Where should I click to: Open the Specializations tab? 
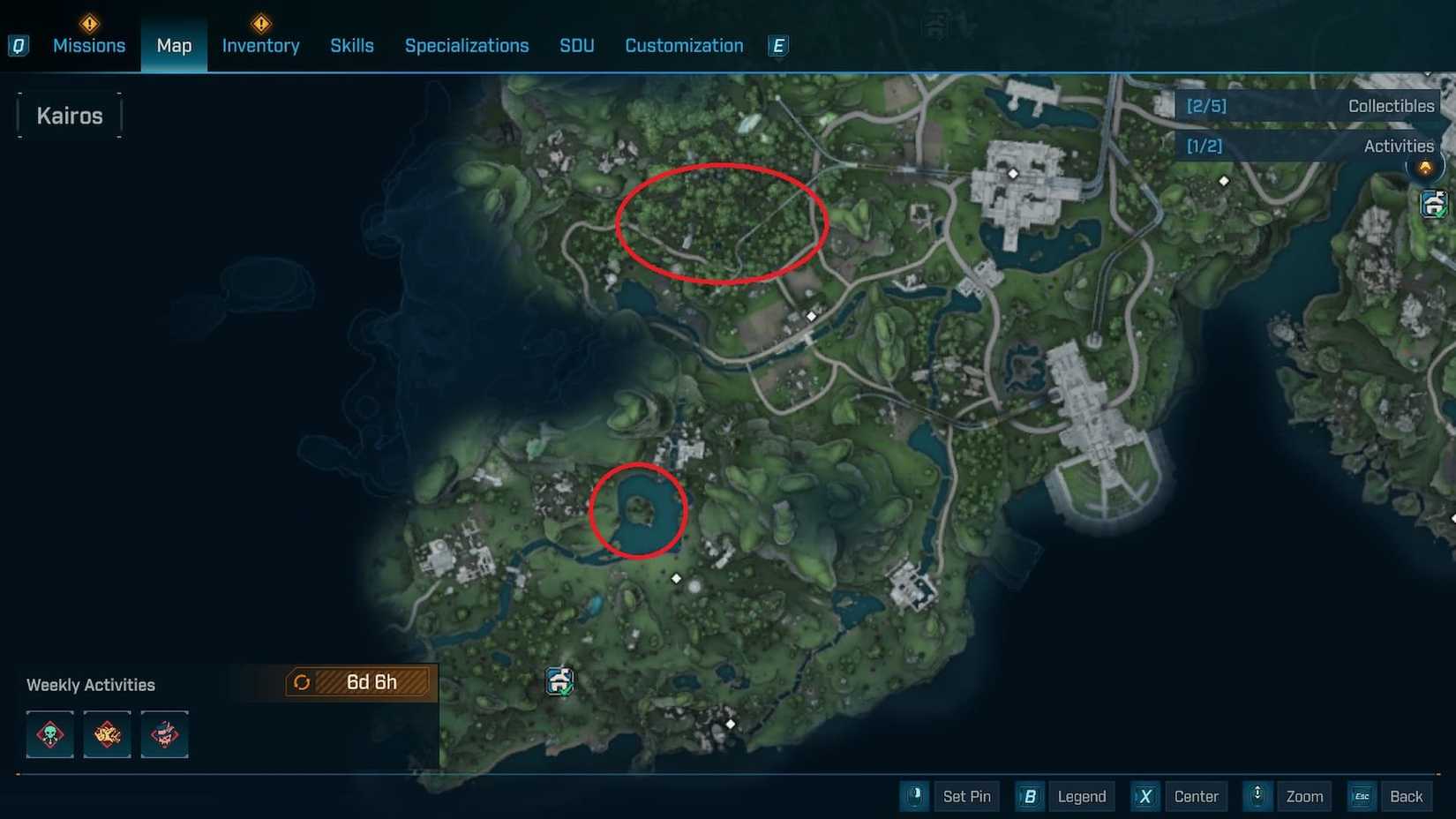[467, 45]
